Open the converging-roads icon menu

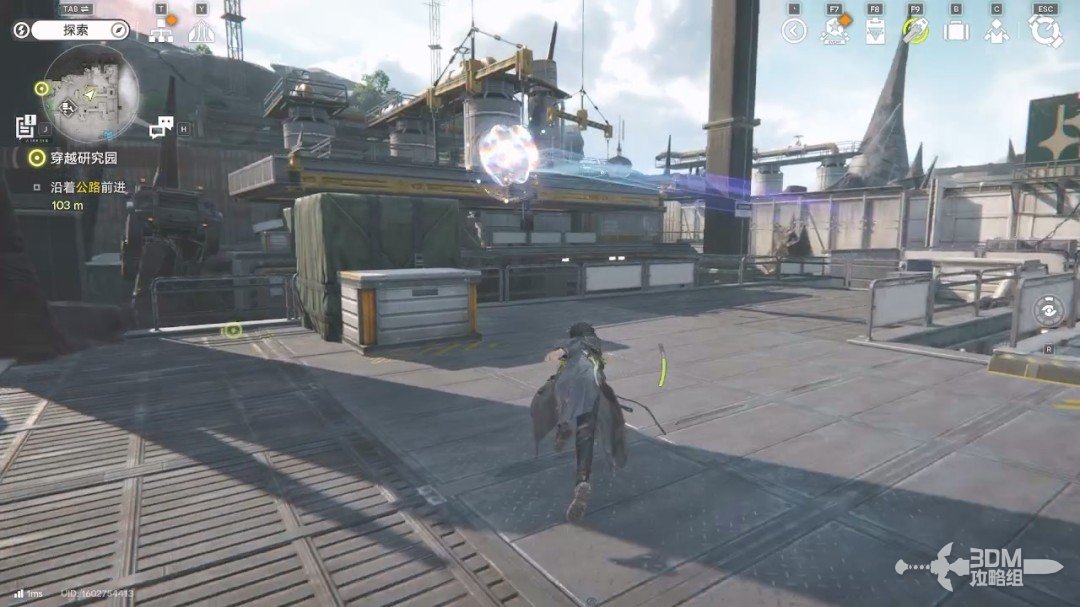point(201,31)
